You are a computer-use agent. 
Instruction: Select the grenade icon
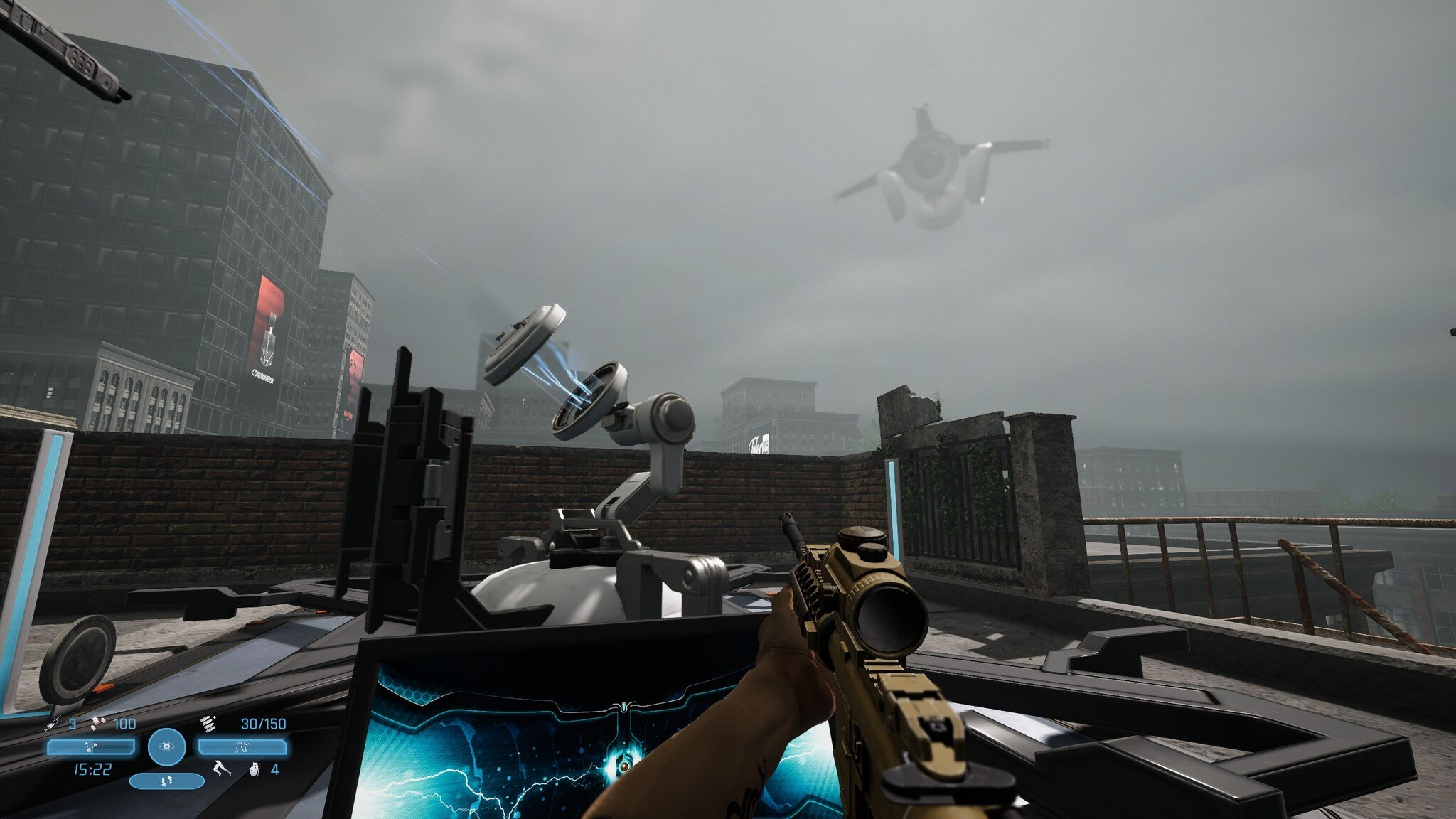(x=255, y=769)
